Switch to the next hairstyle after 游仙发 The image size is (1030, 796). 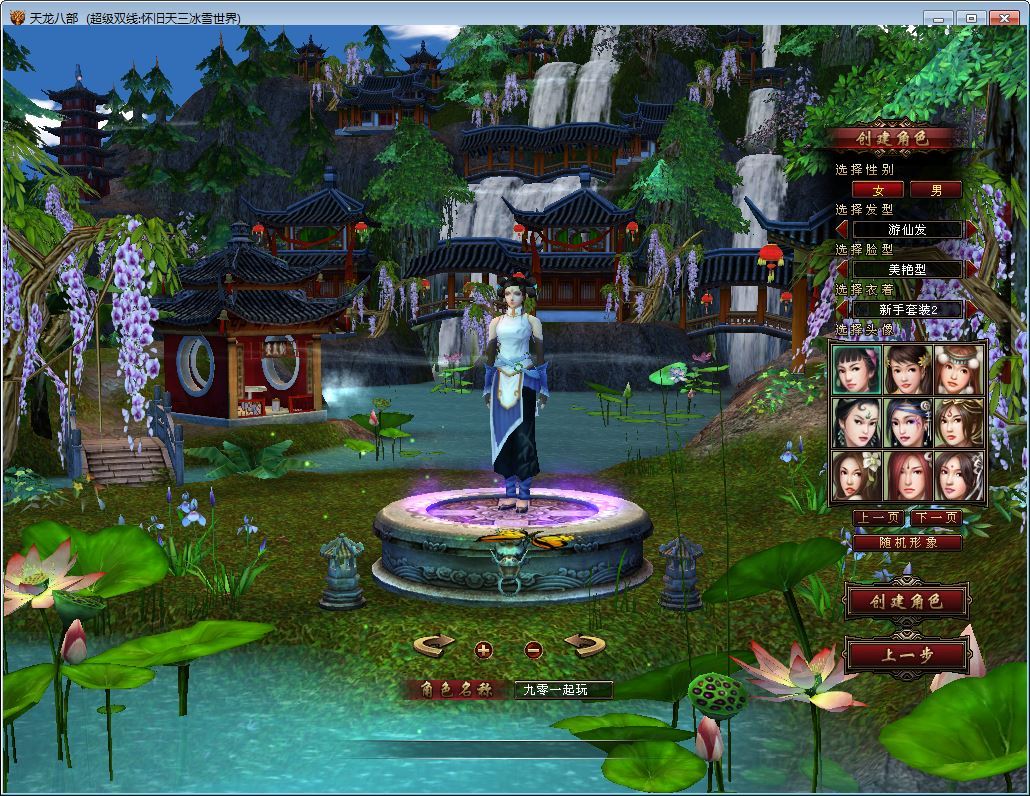(972, 230)
